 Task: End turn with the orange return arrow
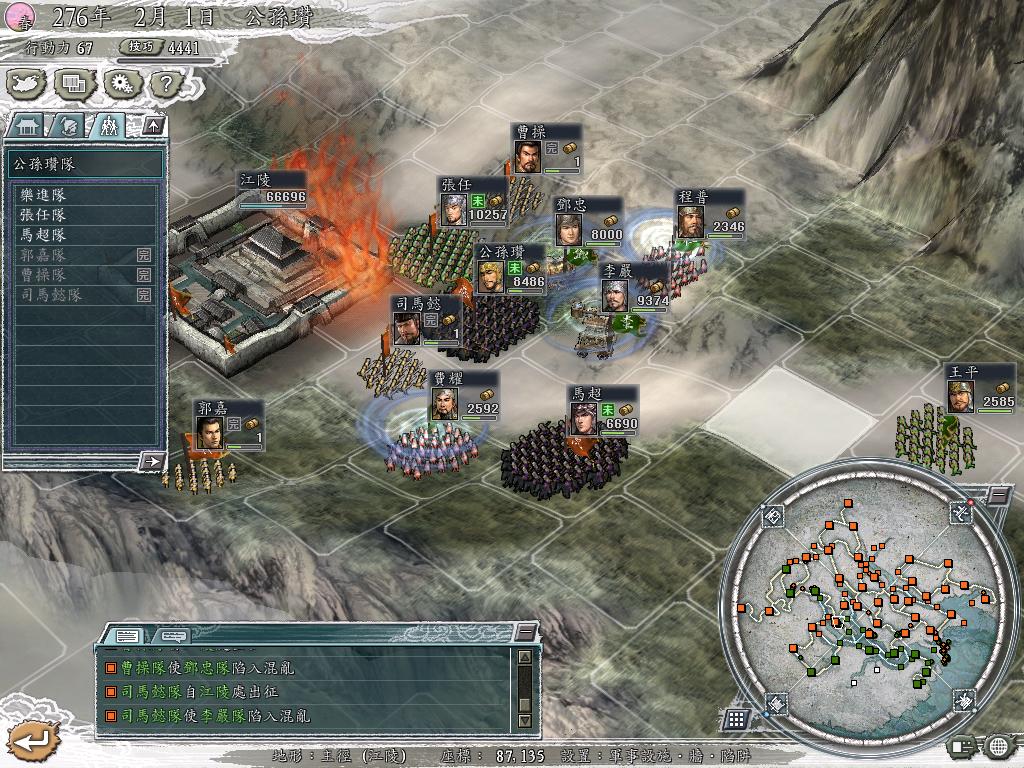27,741
